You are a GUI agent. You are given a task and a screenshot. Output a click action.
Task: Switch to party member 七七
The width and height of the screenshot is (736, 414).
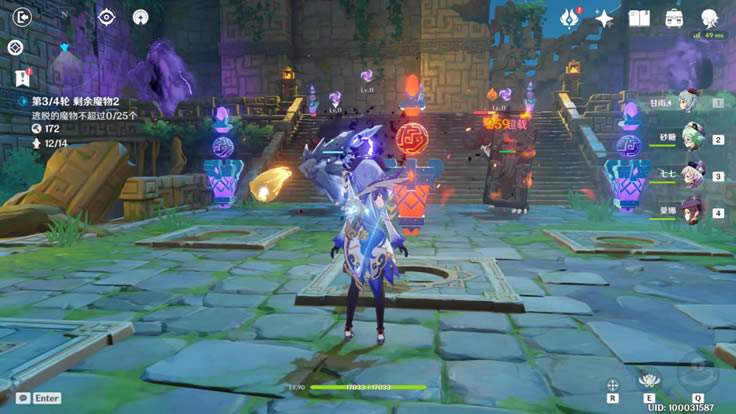(688, 175)
